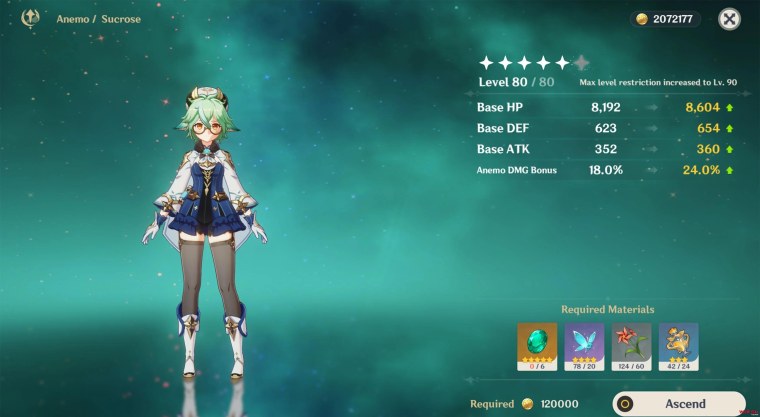Viewport: 760px width, 417px height.
Task: Select the green gemstone material
Action: pyautogui.click(x=537, y=344)
